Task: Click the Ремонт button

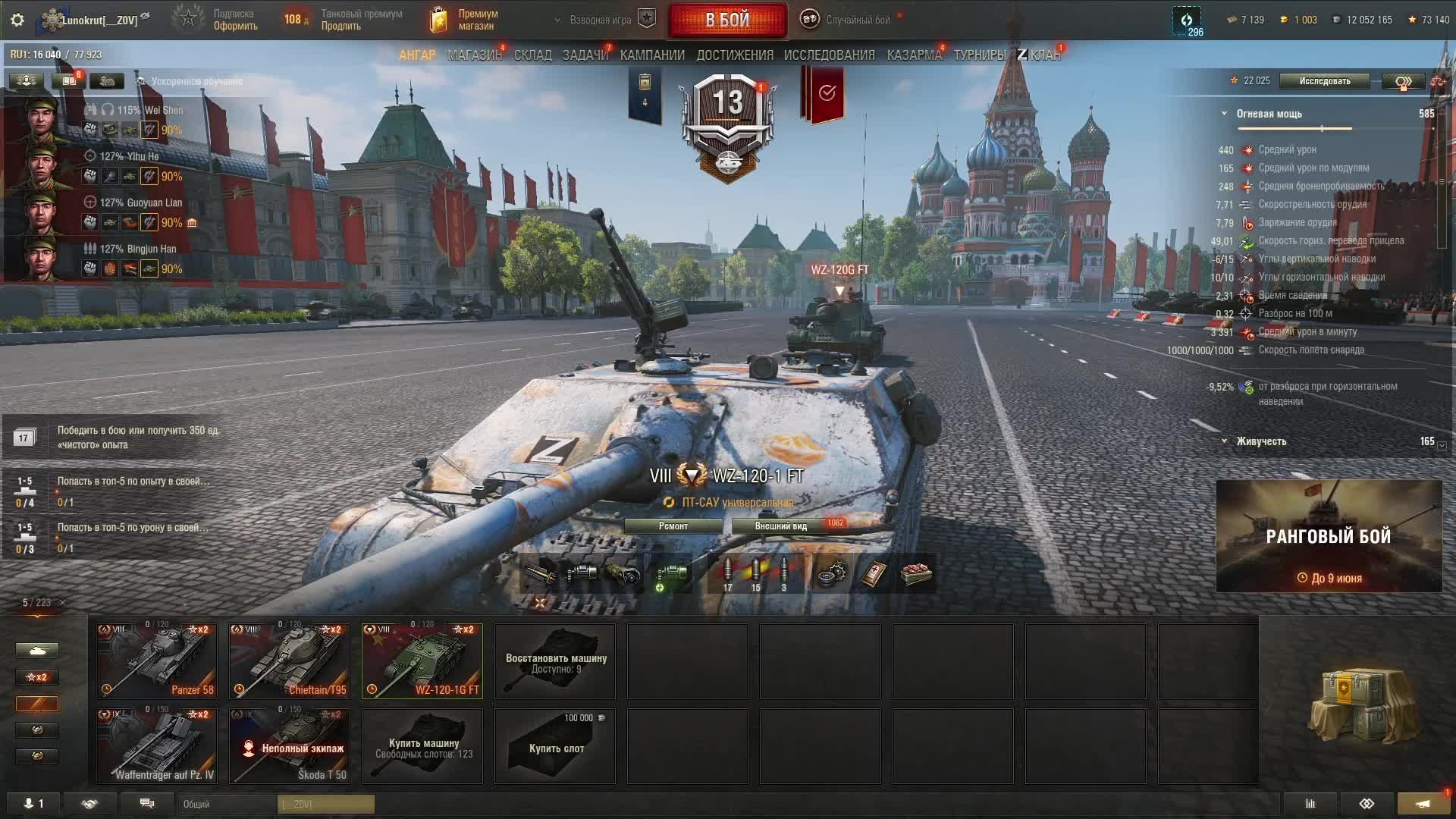Action: pos(673,526)
